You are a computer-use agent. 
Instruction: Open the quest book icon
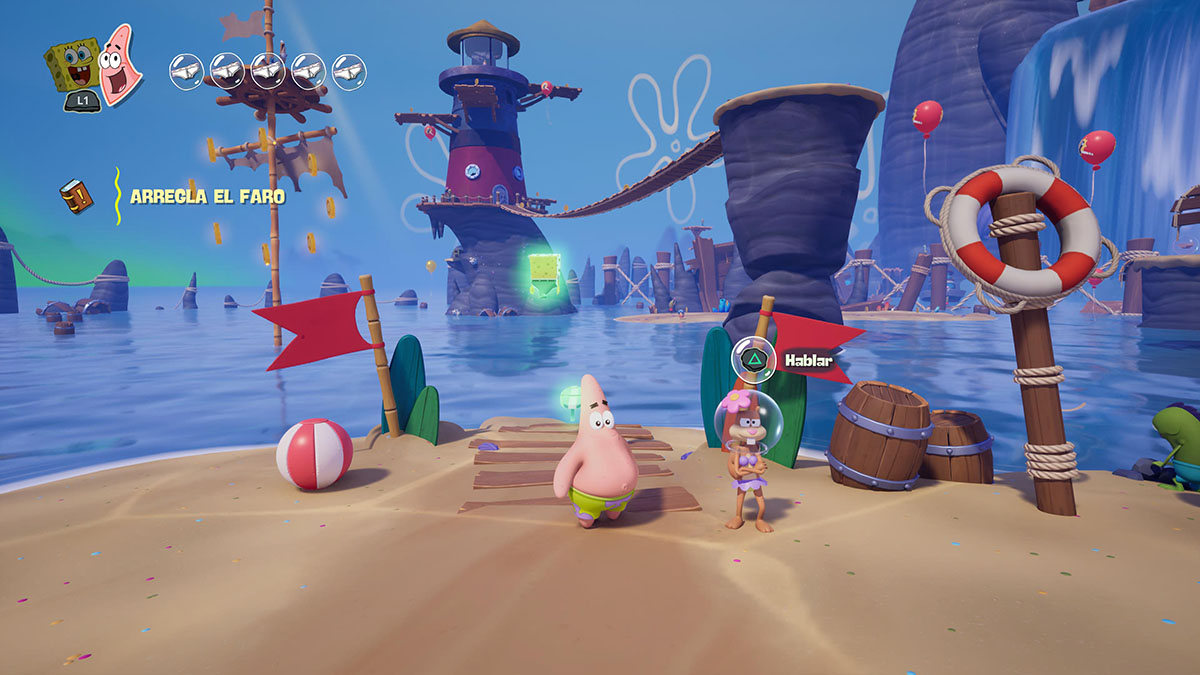point(76,196)
